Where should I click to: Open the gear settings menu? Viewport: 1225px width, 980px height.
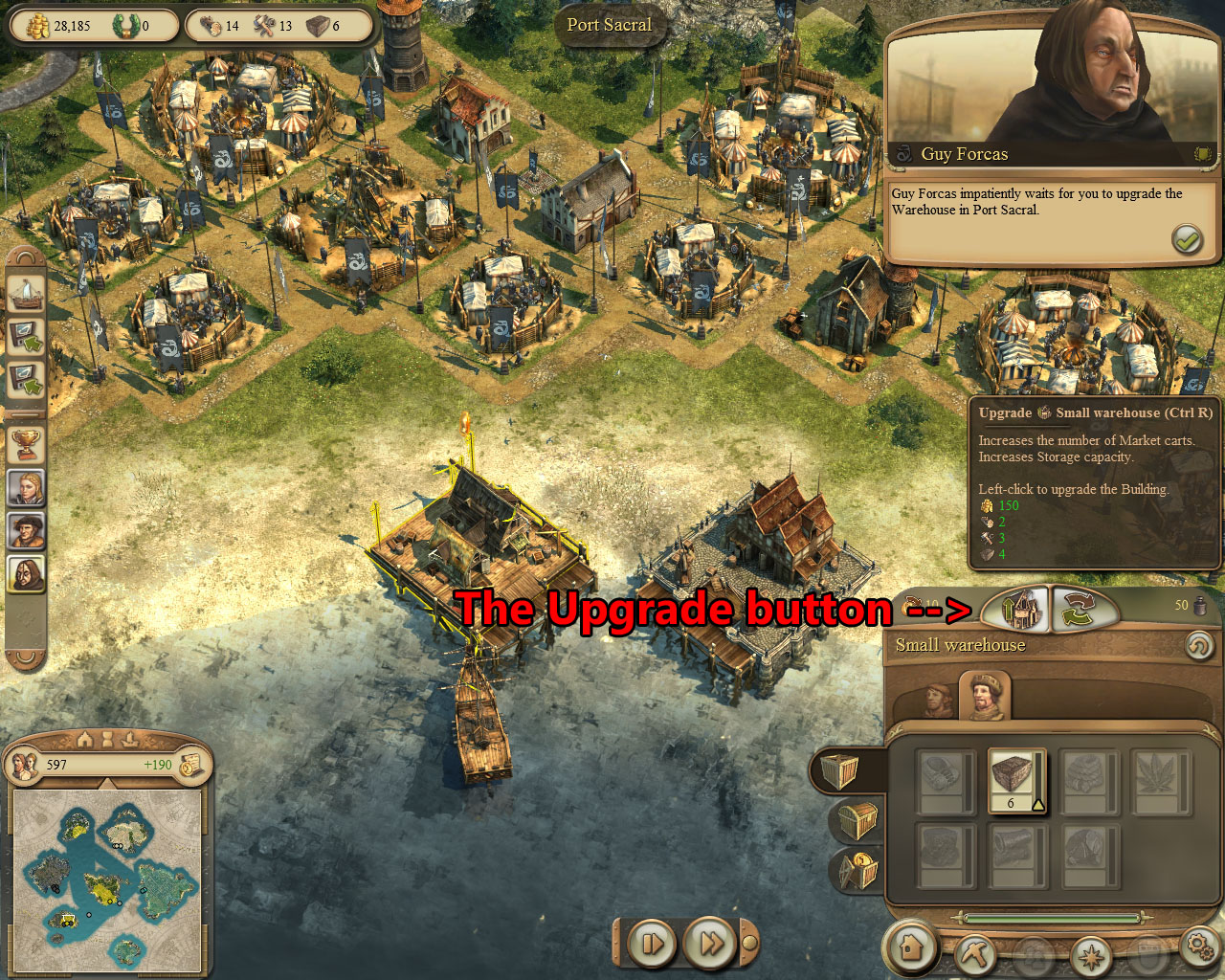1200,947
